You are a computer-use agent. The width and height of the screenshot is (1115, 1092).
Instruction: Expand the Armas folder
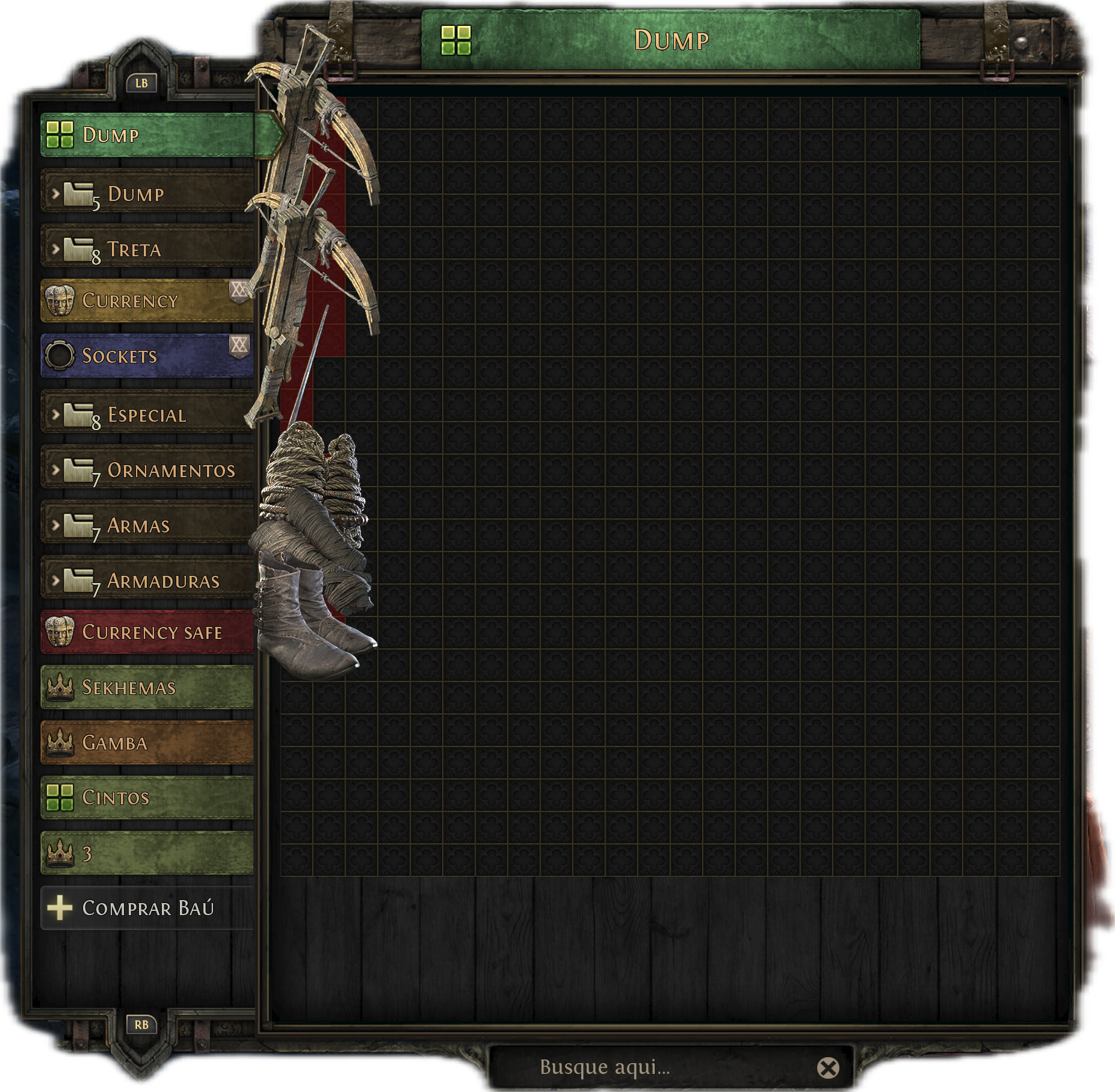(147, 525)
